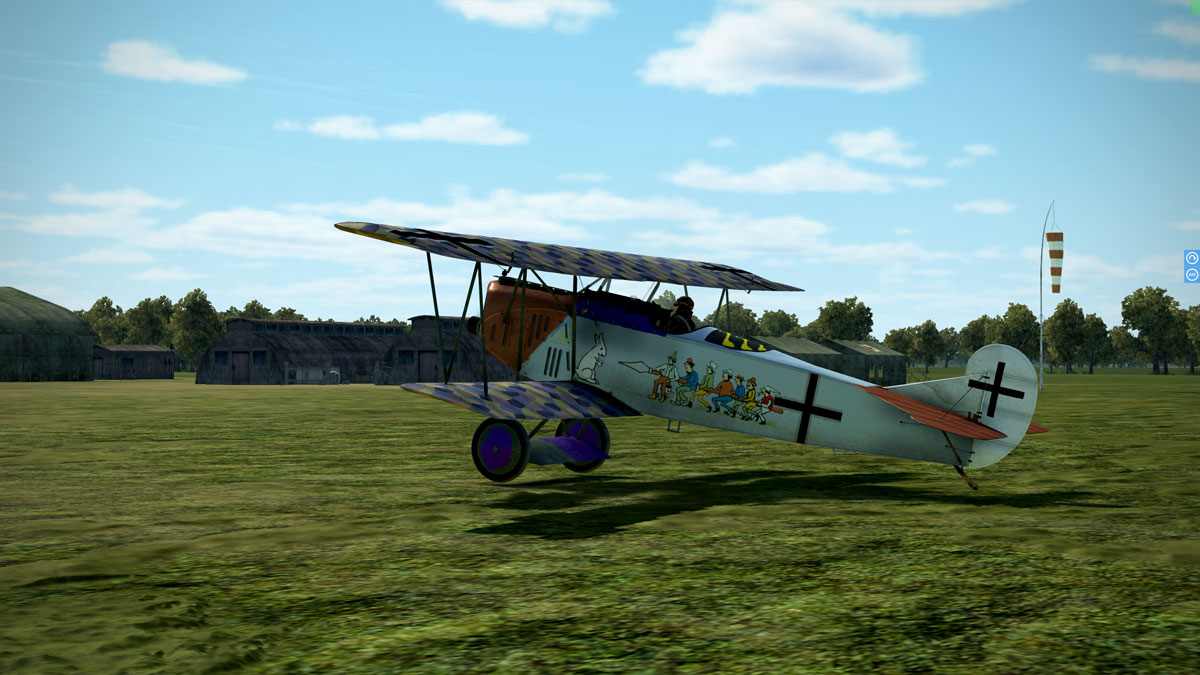Click the slashes icon in the blue side widget
This screenshot has width=1200, height=675.
click(1192, 274)
